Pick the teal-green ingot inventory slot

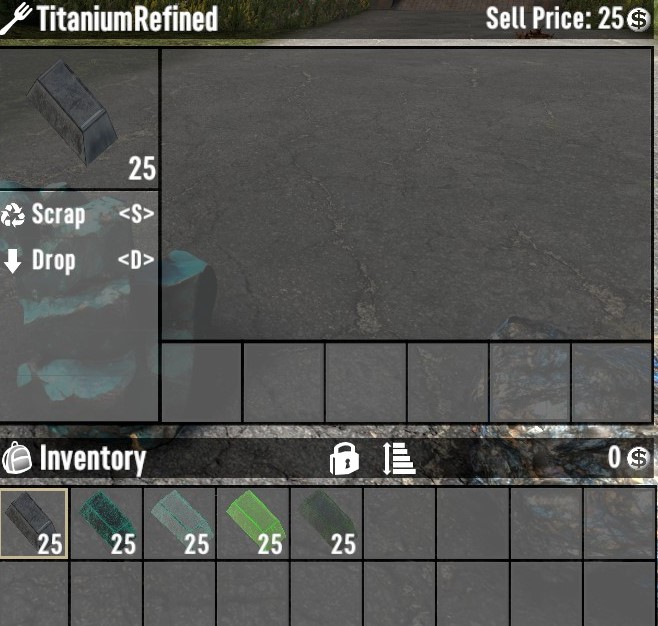click(106, 522)
